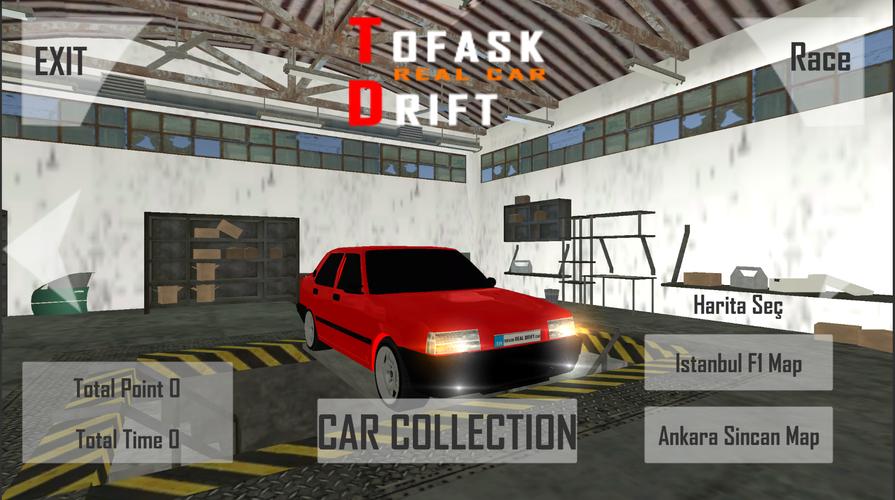Start the Race
This screenshot has height=500, width=895.
pyautogui.click(x=820, y=58)
